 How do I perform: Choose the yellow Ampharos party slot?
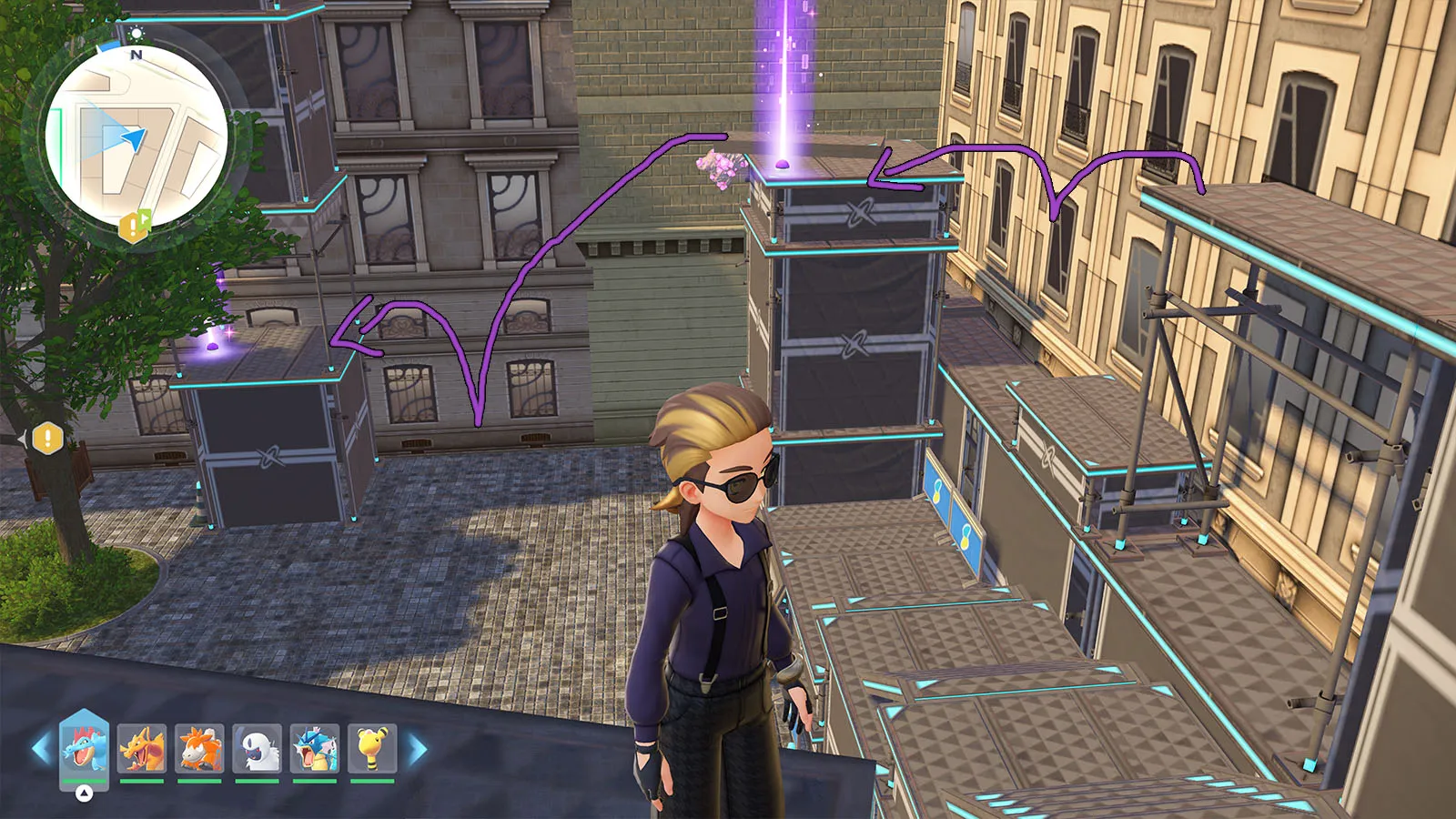[372, 748]
